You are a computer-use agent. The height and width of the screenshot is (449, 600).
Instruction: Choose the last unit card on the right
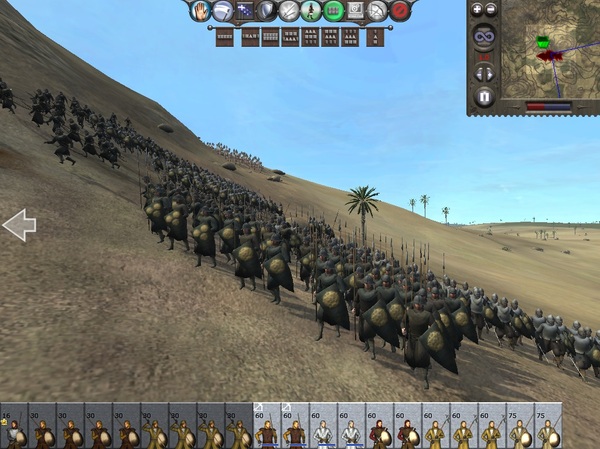pos(547,427)
